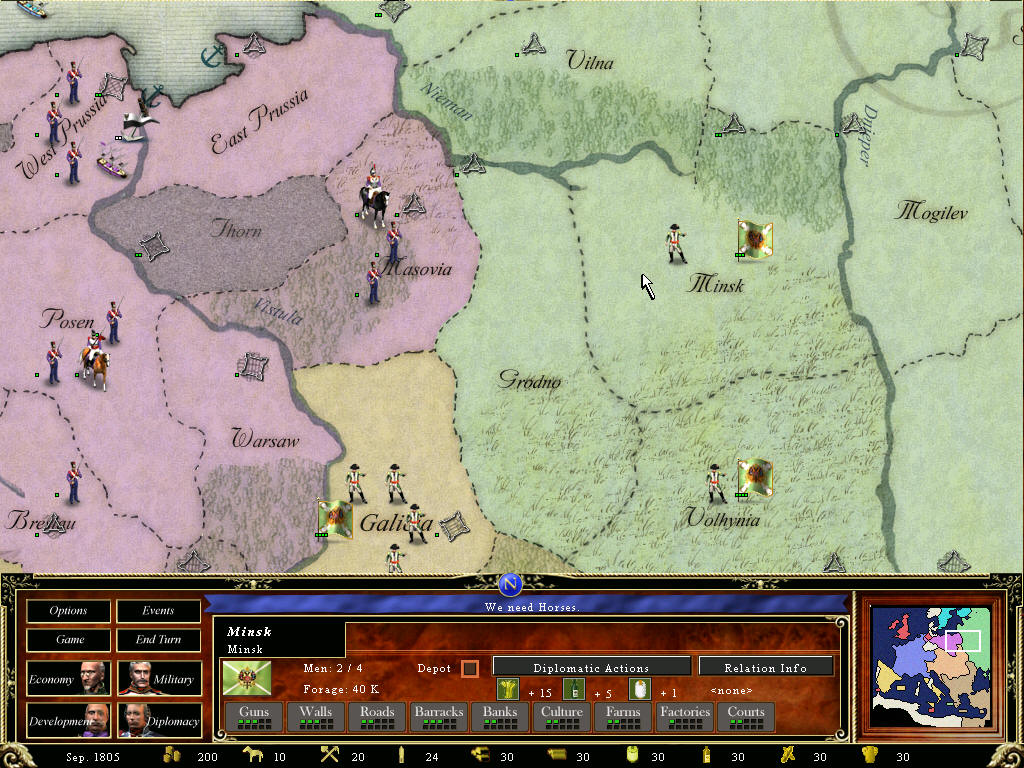Screen dimensions: 1024x768
Task: Click the Europe minimap
Action: [932, 665]
